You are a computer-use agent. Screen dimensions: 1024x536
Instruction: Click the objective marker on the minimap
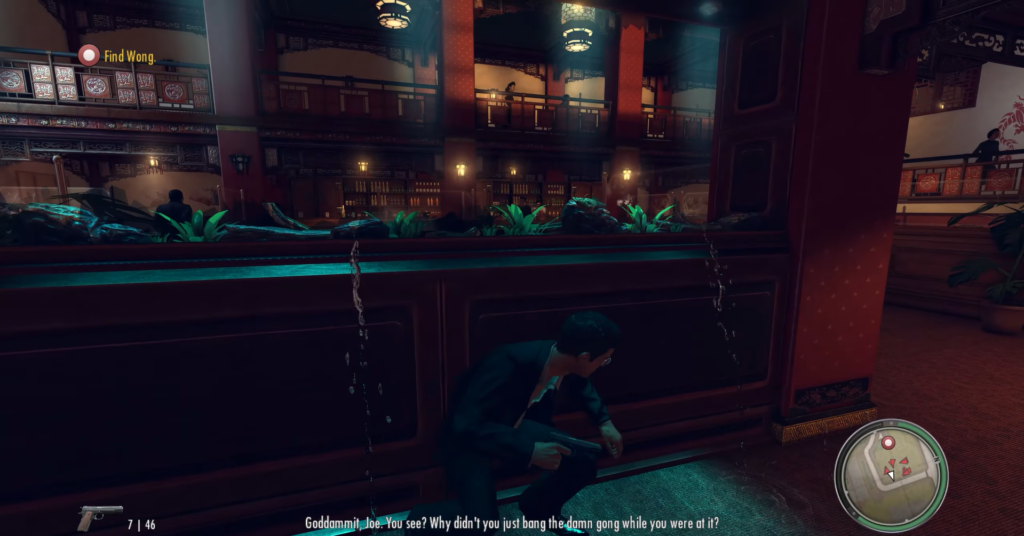(x=886, y=441)
